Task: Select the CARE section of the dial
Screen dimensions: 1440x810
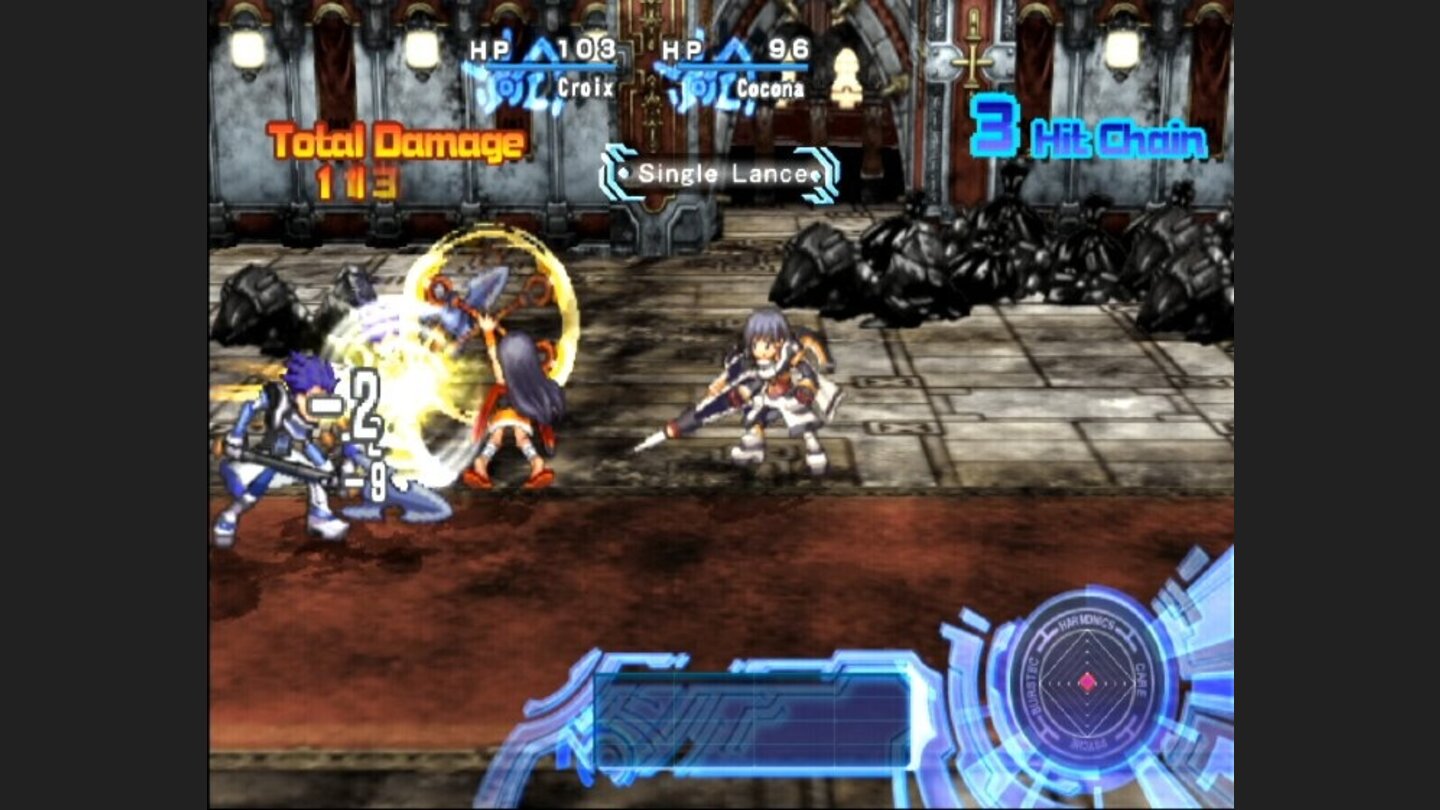Action: point(1139,682)
